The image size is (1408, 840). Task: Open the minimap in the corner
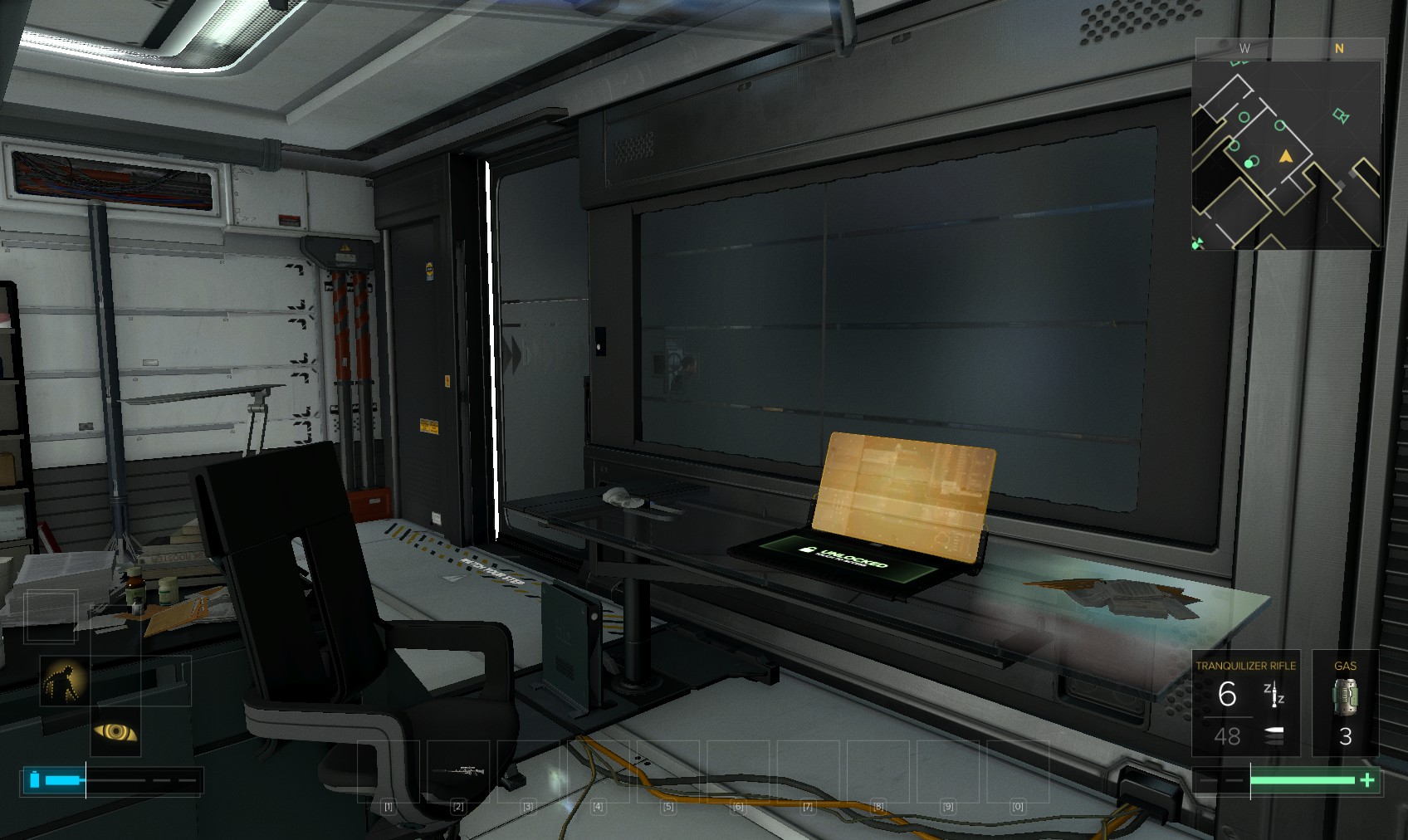point(1286,154)
